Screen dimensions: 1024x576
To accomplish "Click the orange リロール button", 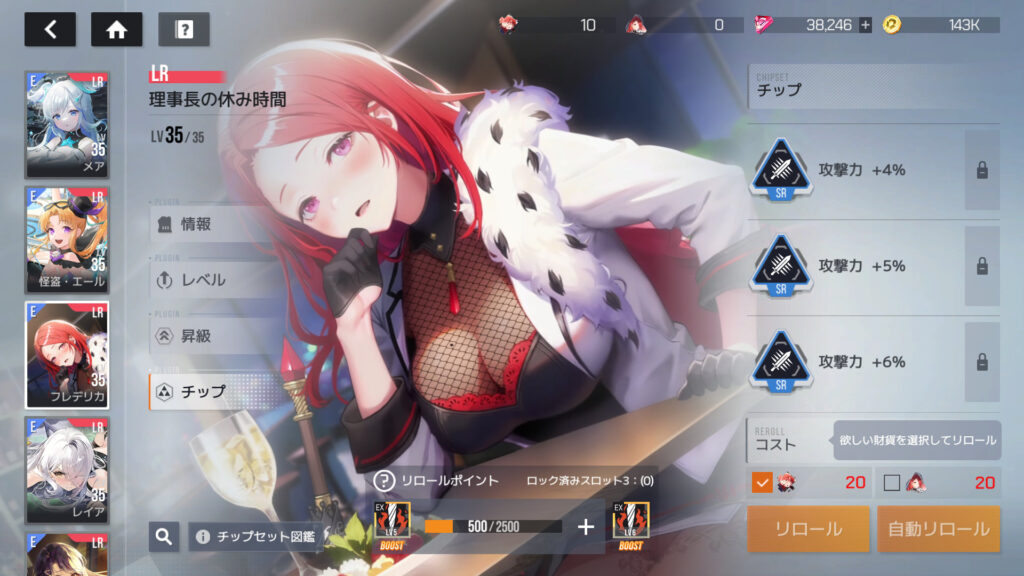I will click(808, 529).
